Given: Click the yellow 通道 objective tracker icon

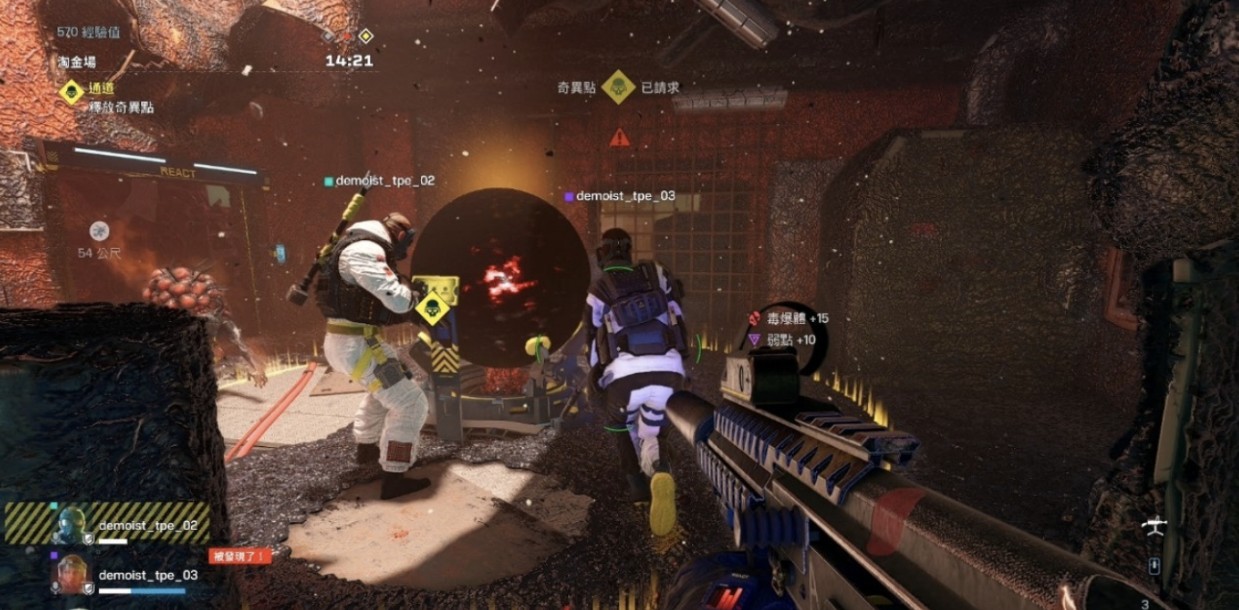Looking at the screenshot, I should (71, 93).
